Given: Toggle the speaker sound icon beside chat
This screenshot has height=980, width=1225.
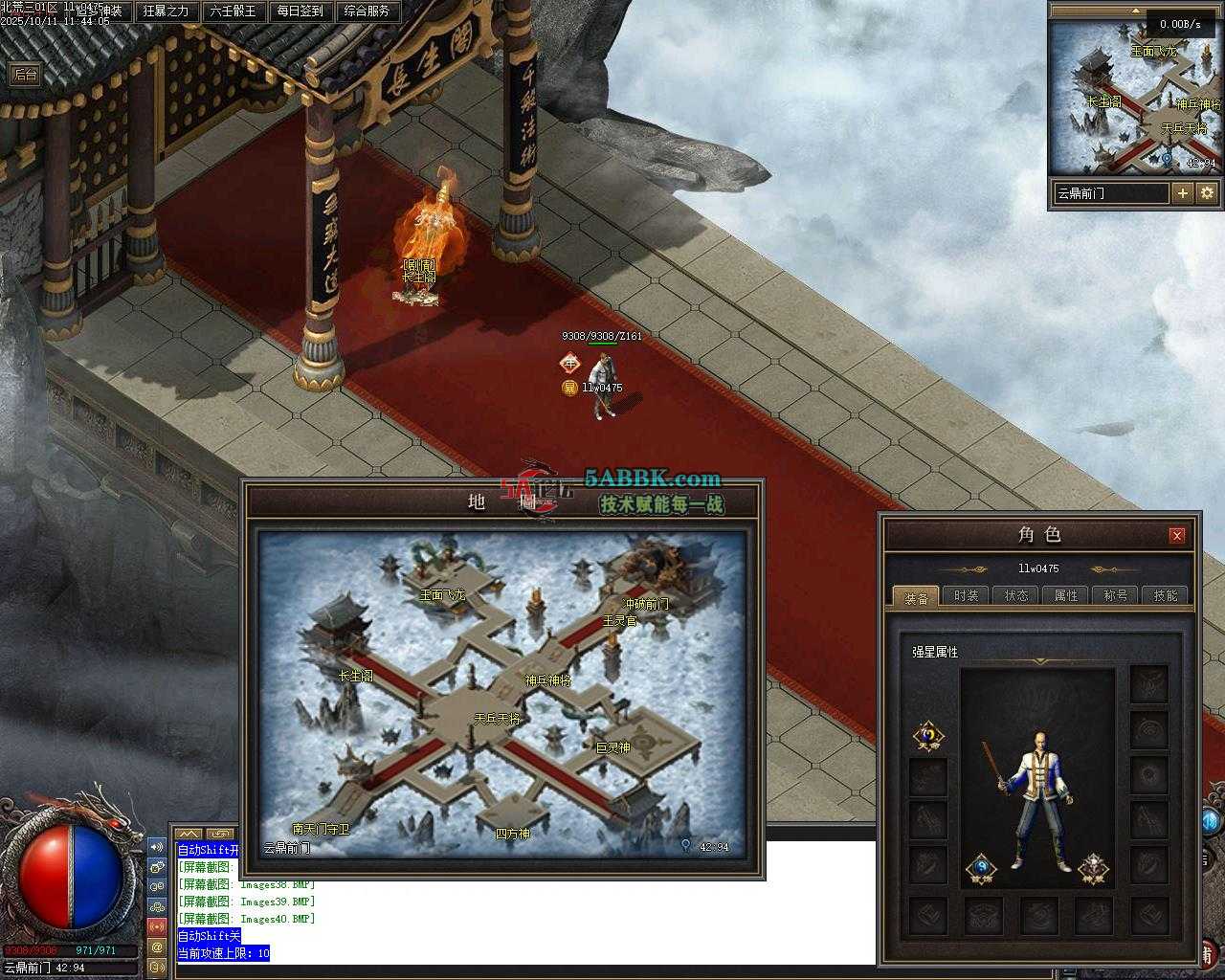Looking at the screenshot, I should click(x=157, y=847).
